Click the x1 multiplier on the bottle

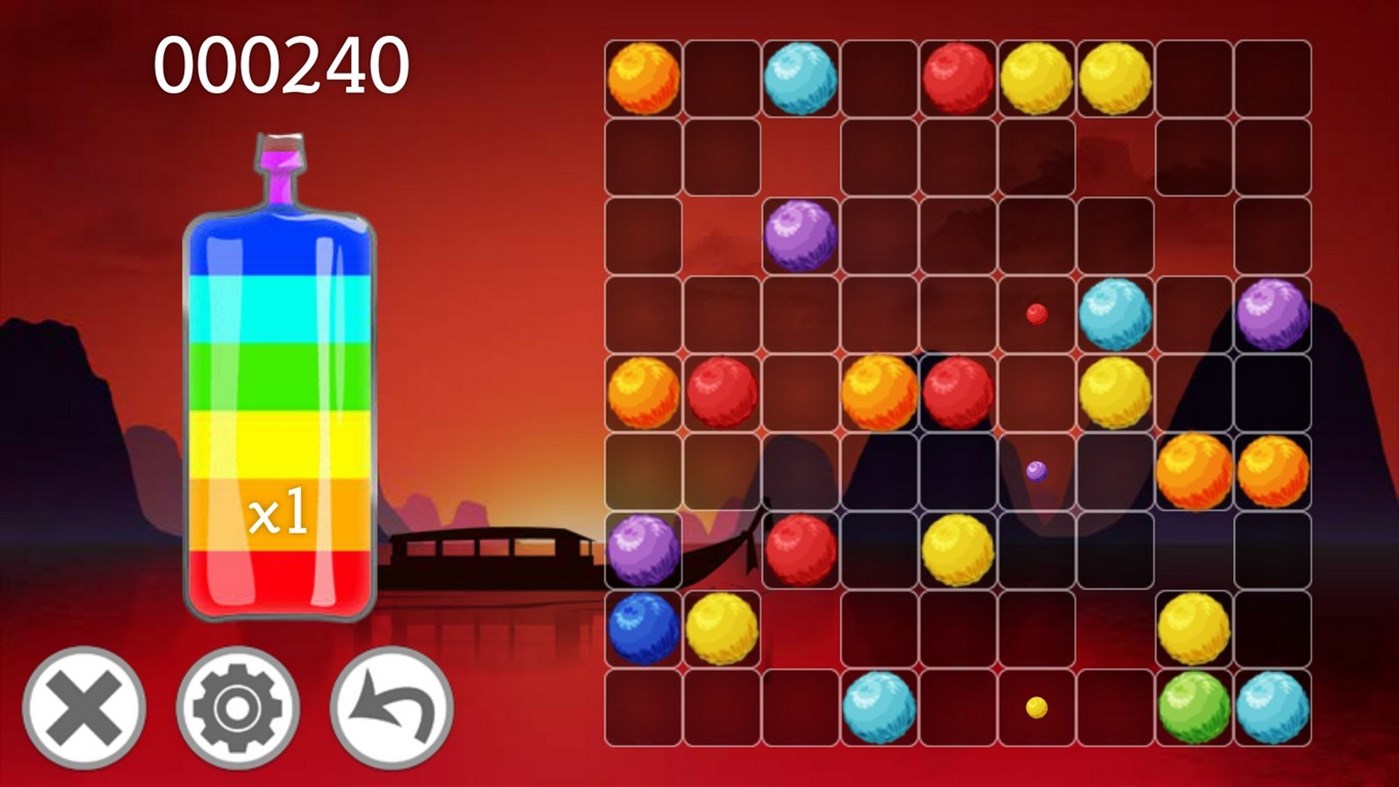pyautogui.click(x=282, y=512)
